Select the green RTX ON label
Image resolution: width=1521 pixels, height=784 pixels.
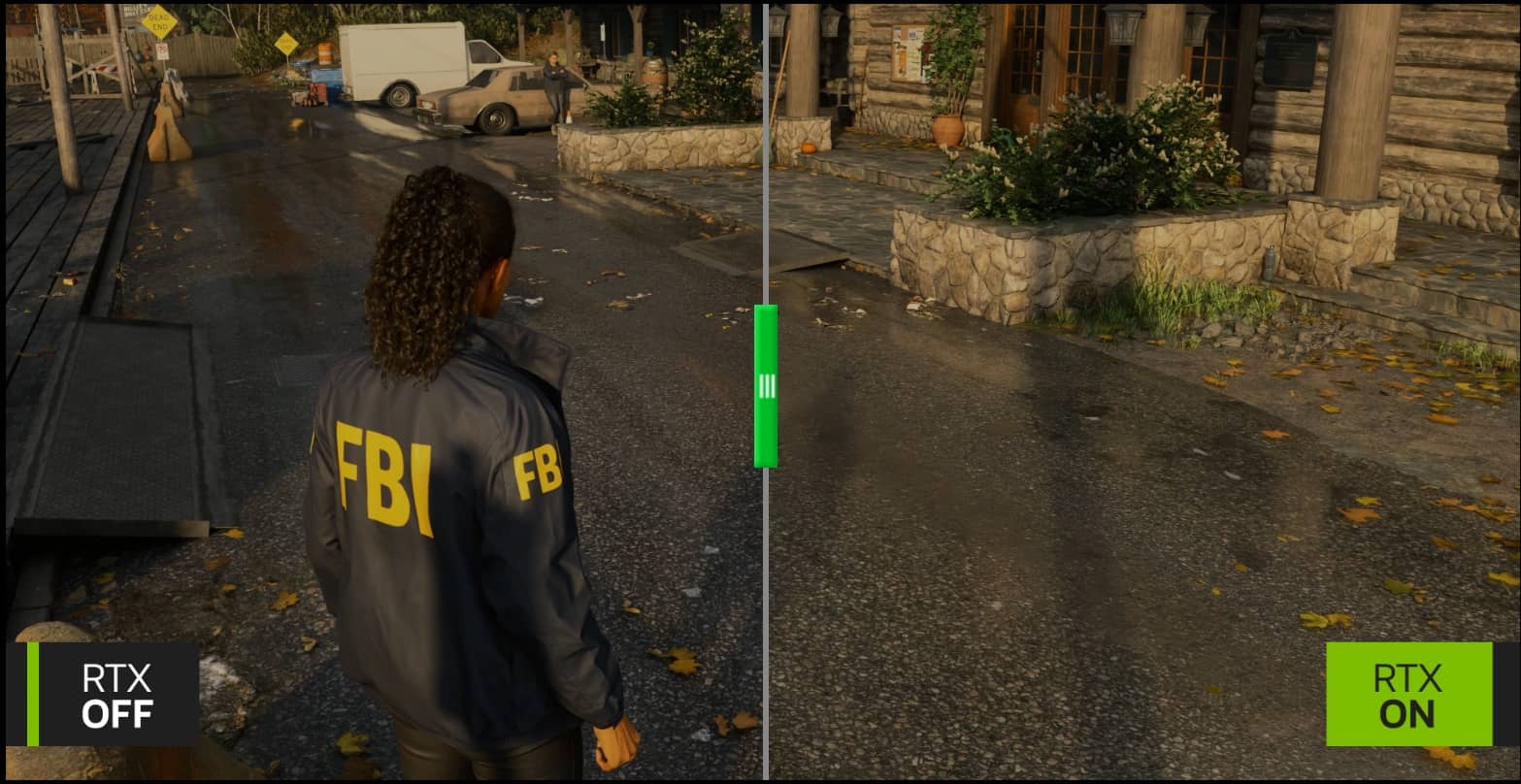coord(1408,695)
